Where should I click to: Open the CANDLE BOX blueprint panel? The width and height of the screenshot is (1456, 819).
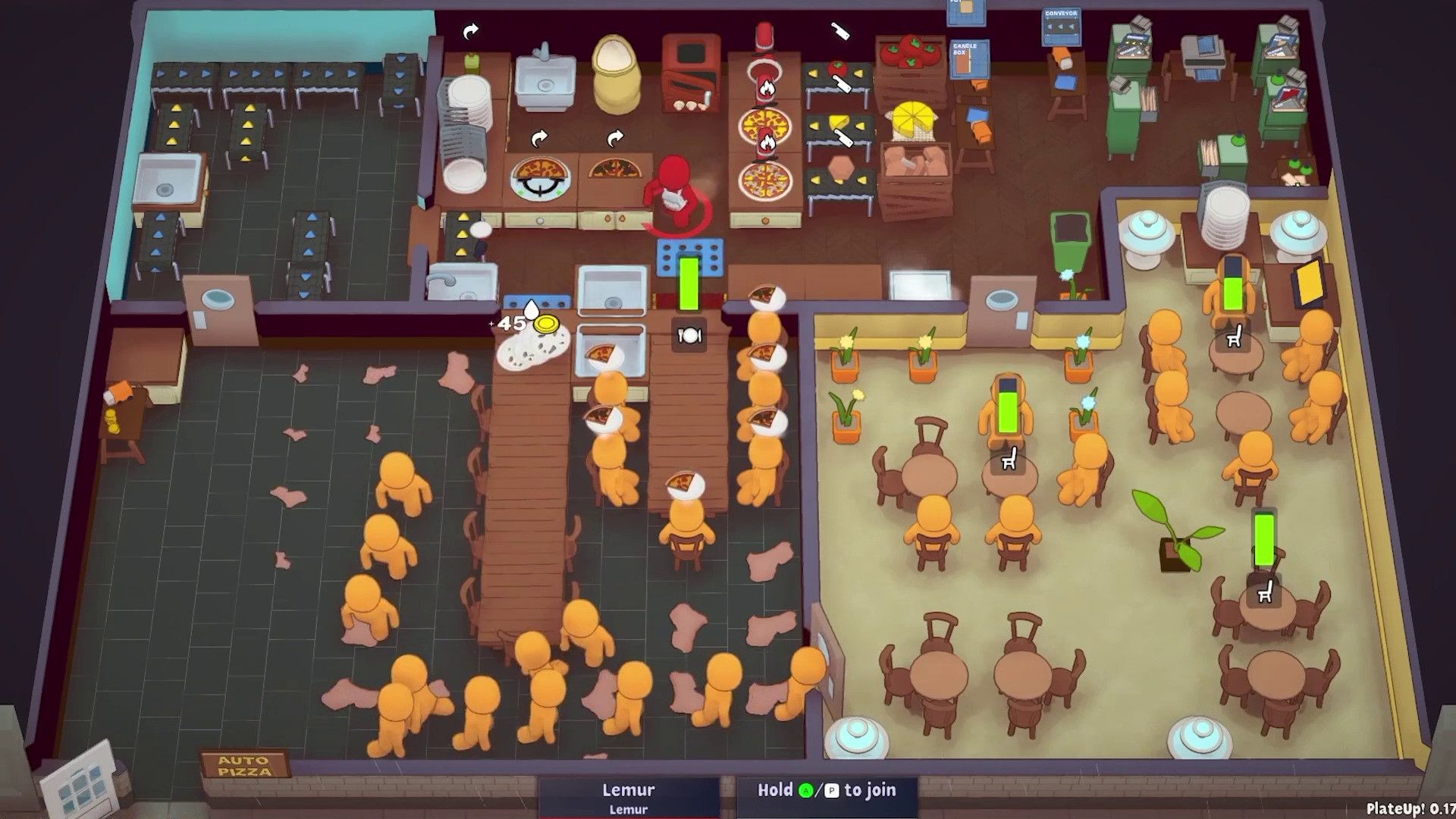pos(970,58)
